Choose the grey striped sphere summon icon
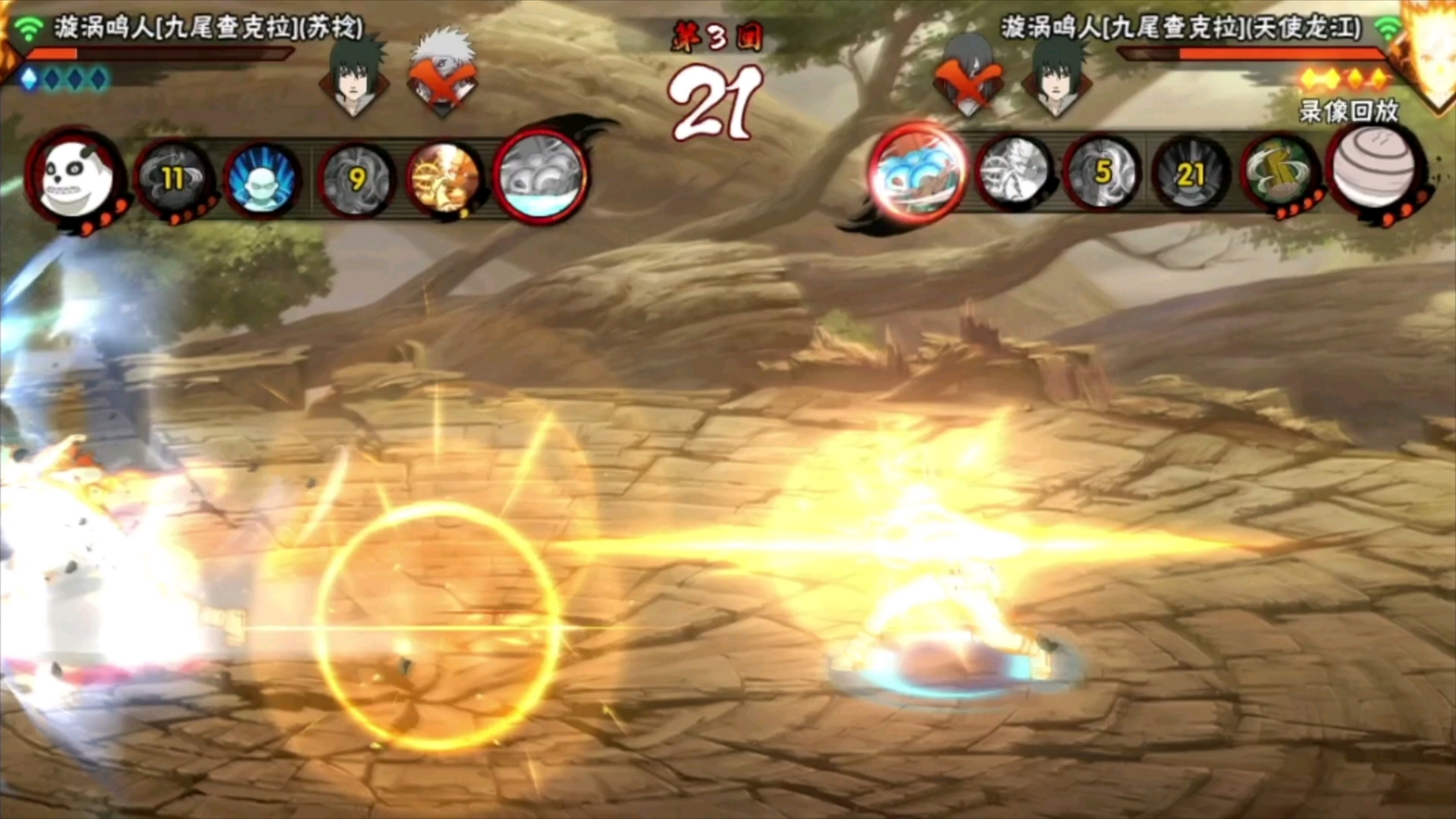This screenshot has height=819, width=1456. (x=1374, y=168)
